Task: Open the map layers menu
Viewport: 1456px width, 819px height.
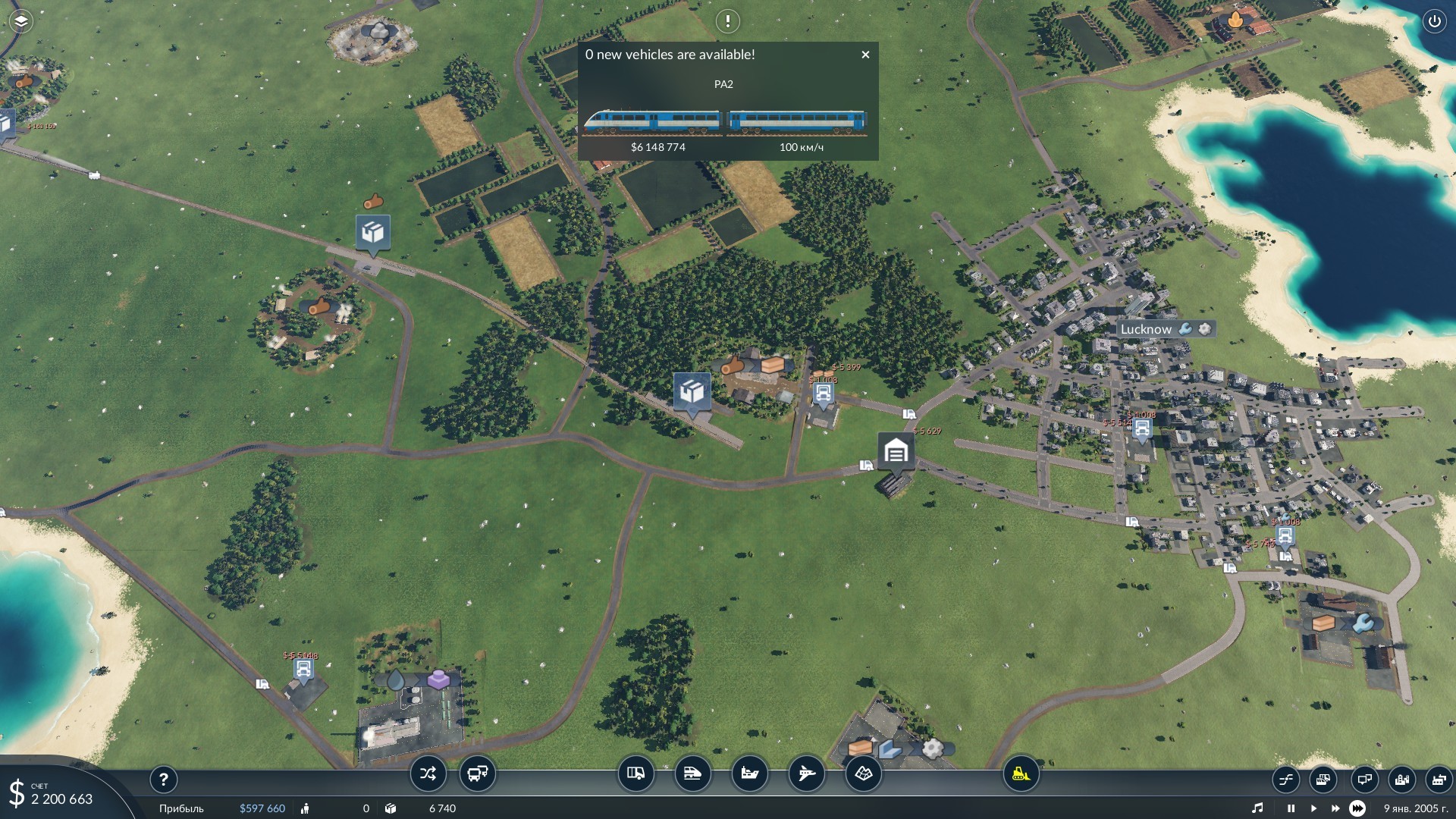Action: coord(20,21)
